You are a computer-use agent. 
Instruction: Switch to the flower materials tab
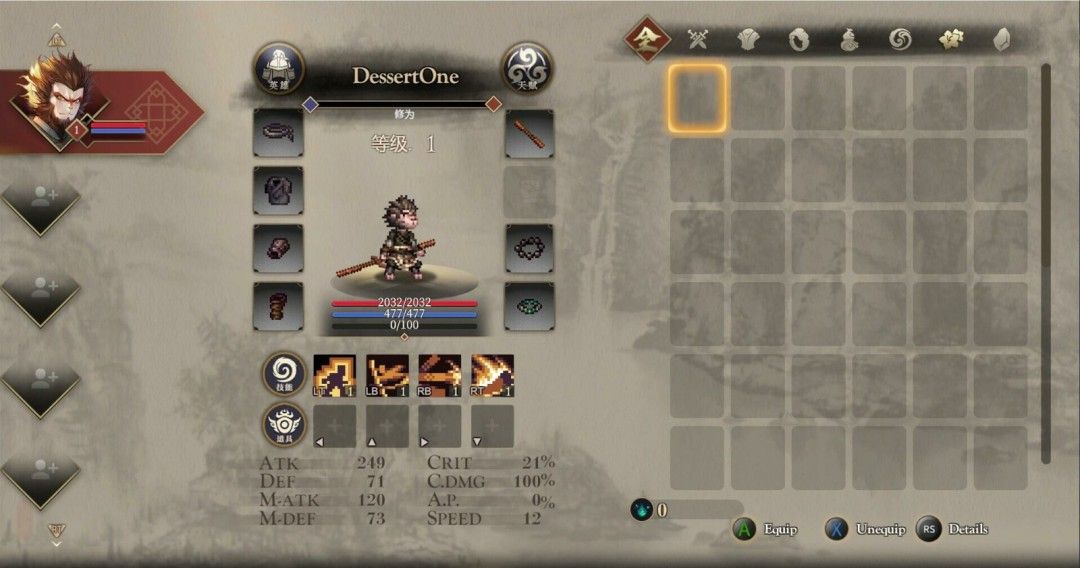point(950,40)
